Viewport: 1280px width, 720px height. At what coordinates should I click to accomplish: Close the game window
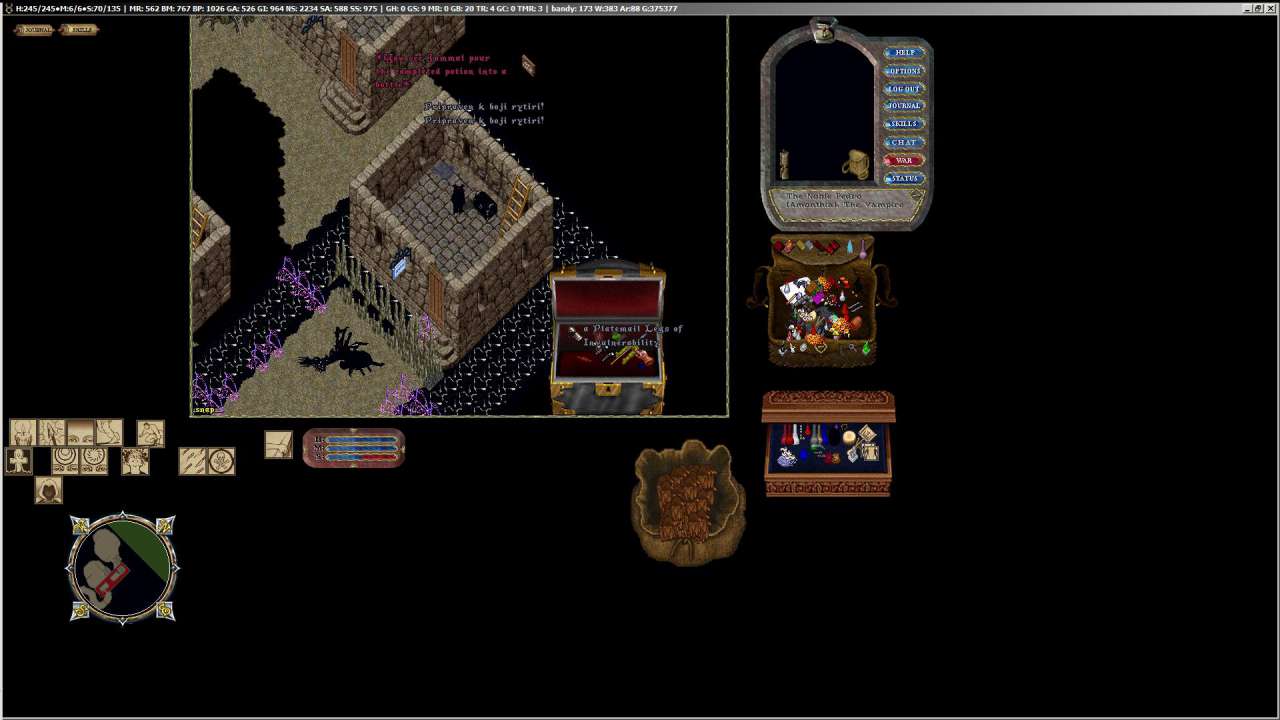tap(1271, 8)
